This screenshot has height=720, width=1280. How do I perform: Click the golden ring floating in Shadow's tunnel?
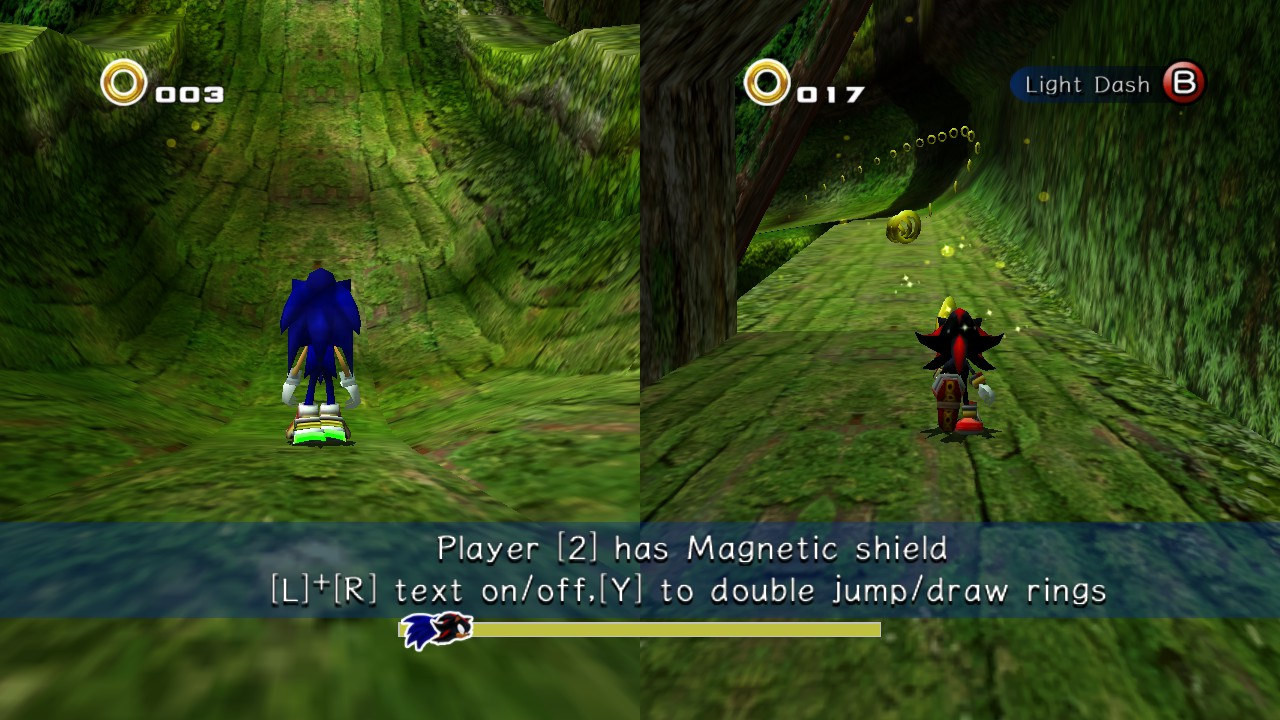901,228
